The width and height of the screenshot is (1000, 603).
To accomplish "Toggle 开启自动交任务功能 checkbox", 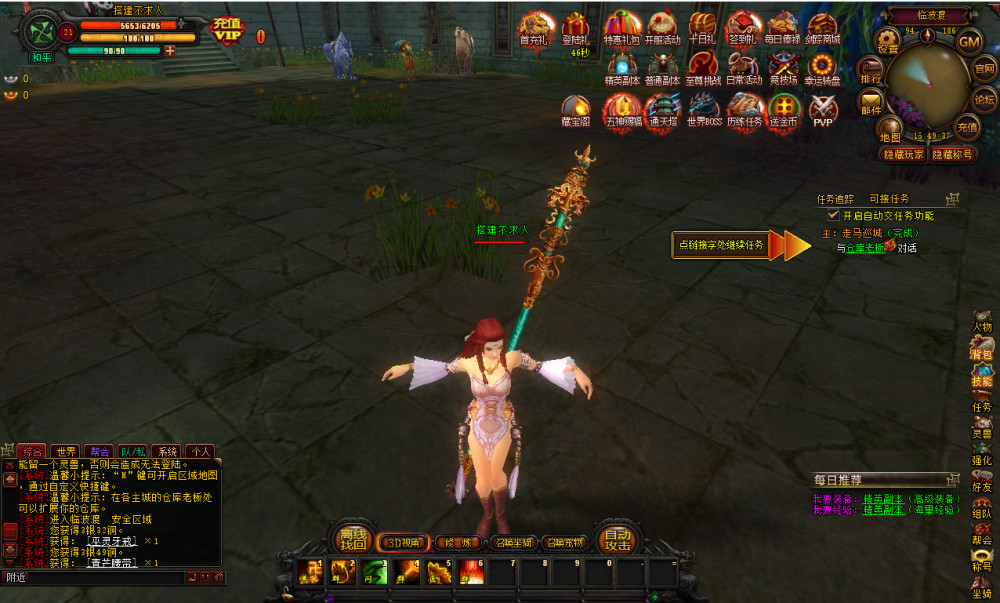I will pos(833,215).
